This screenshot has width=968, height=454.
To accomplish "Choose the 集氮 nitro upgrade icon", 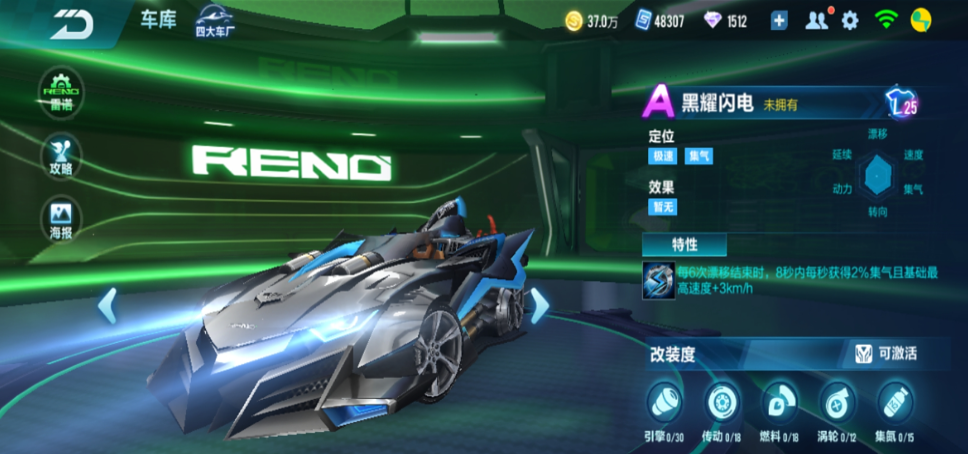I will [895, 402].
